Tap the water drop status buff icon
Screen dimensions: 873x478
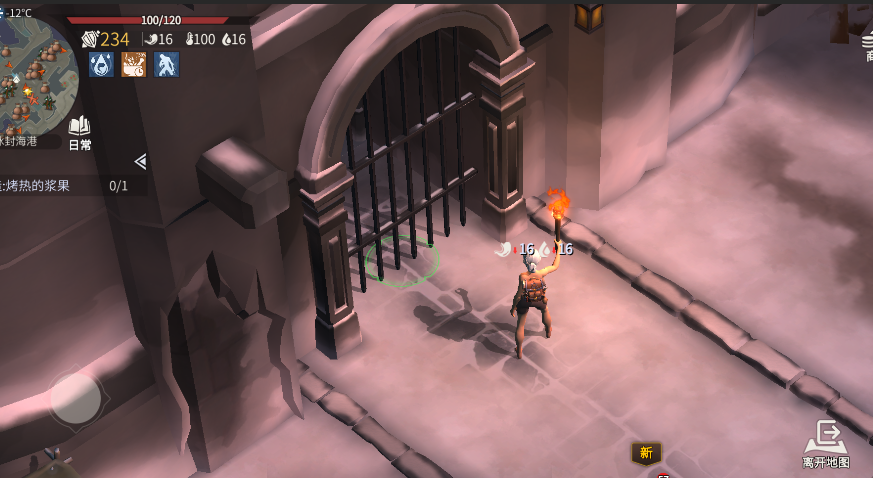[x=101, y=65]
